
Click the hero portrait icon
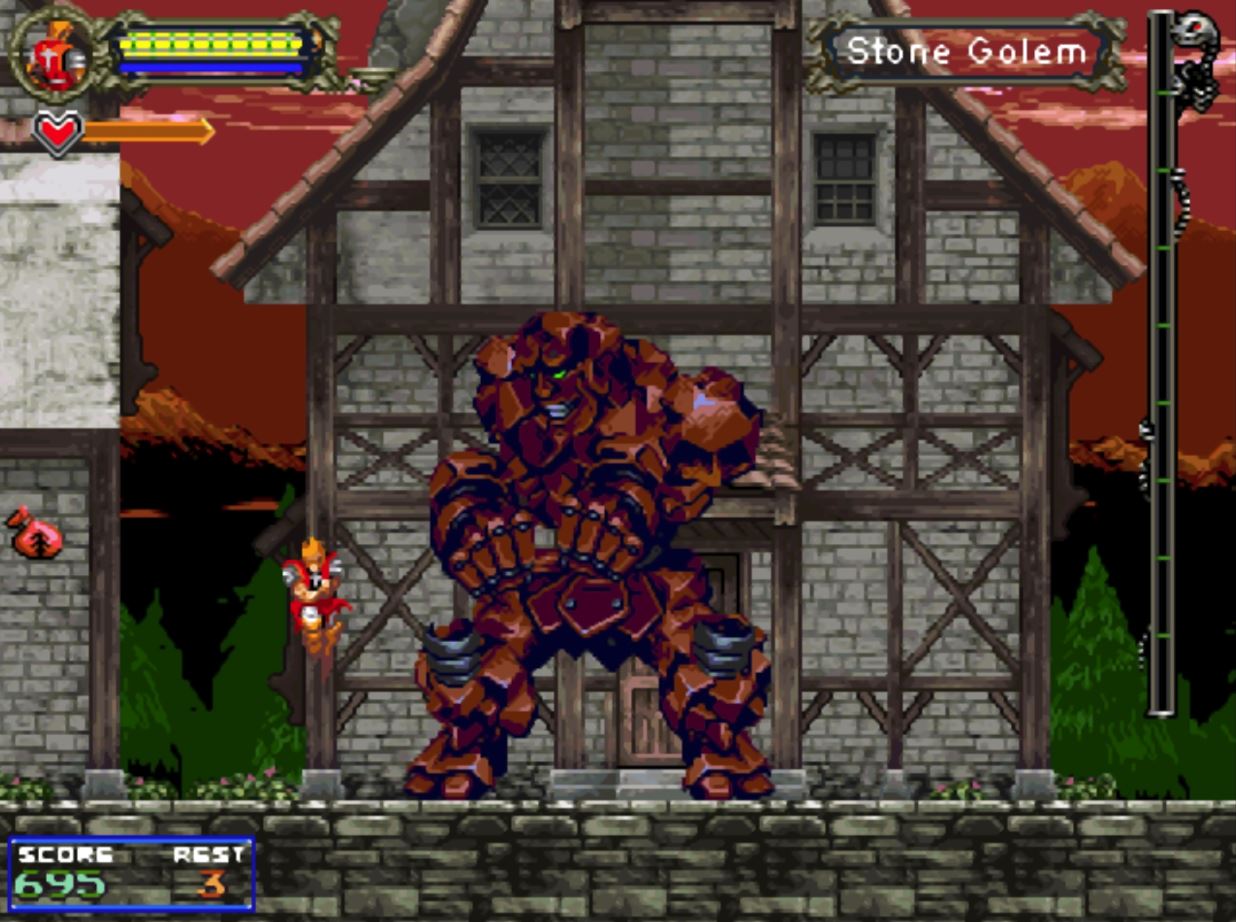point(55,54)
